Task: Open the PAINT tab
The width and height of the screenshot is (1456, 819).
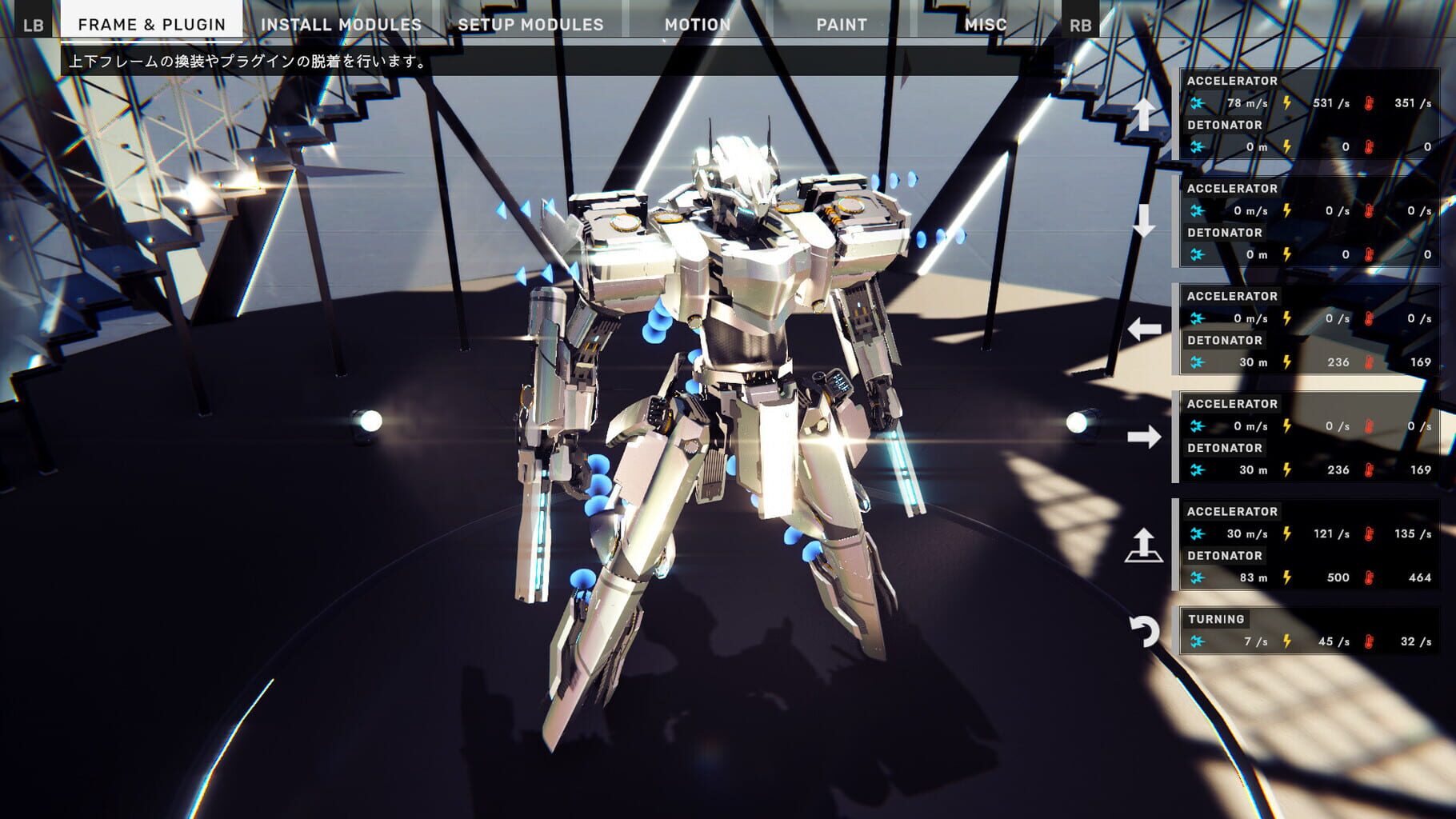Action: [840, 24]
